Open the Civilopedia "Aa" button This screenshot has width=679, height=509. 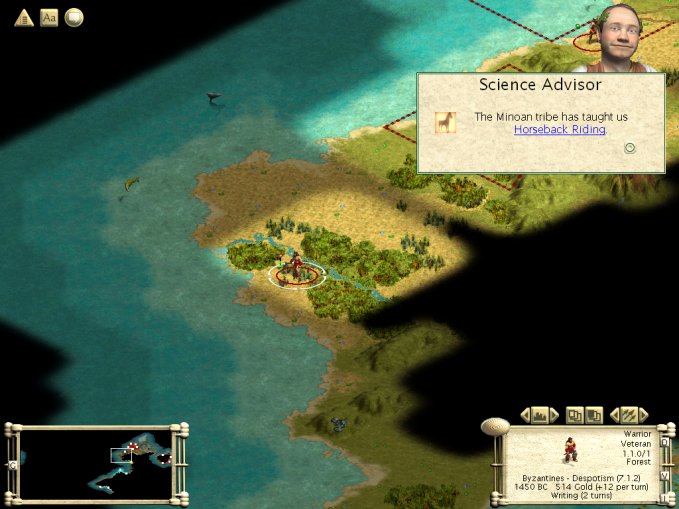(49, 17)
